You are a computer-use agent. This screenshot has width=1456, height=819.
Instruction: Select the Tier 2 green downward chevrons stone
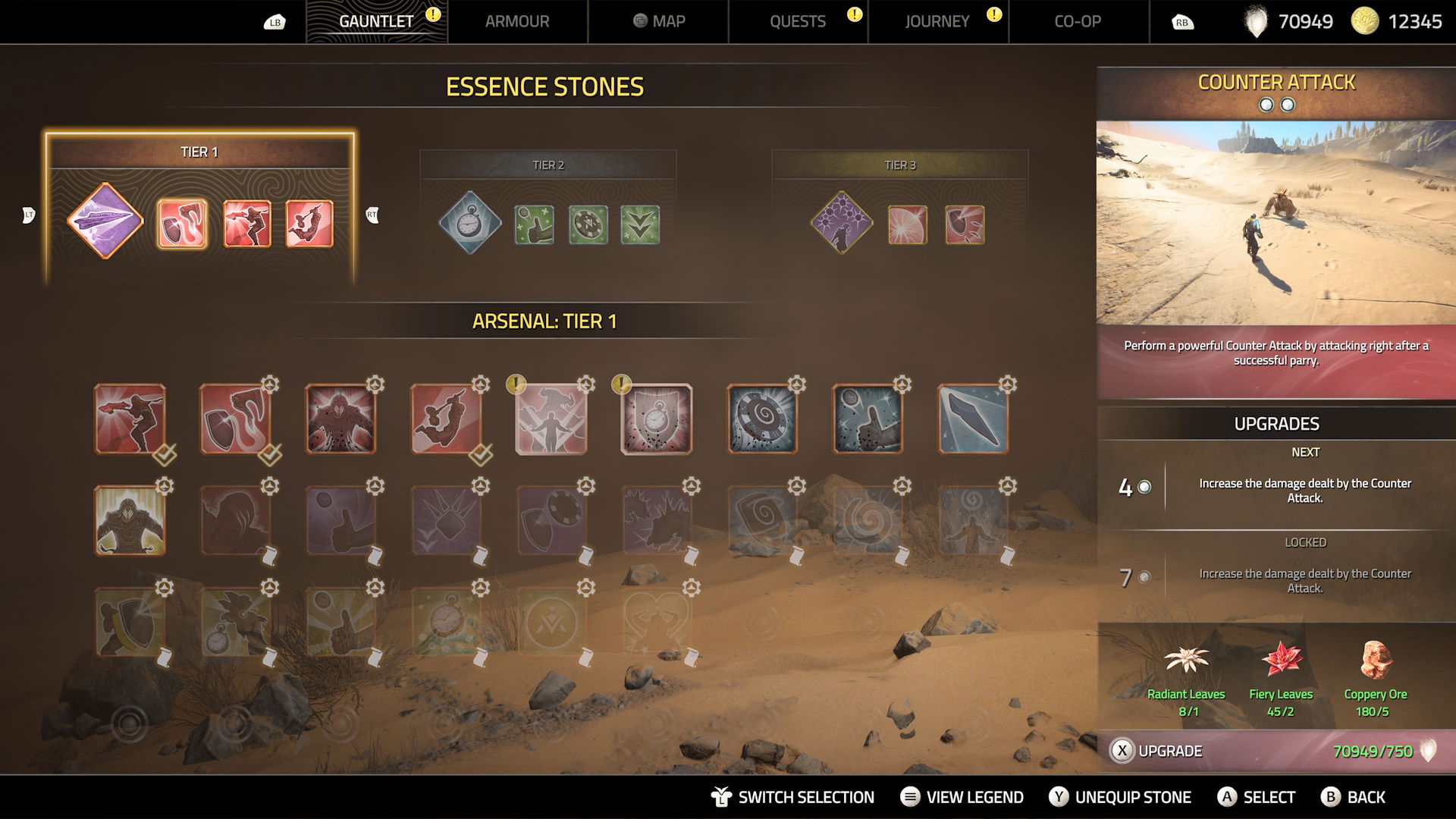point(640,225)
